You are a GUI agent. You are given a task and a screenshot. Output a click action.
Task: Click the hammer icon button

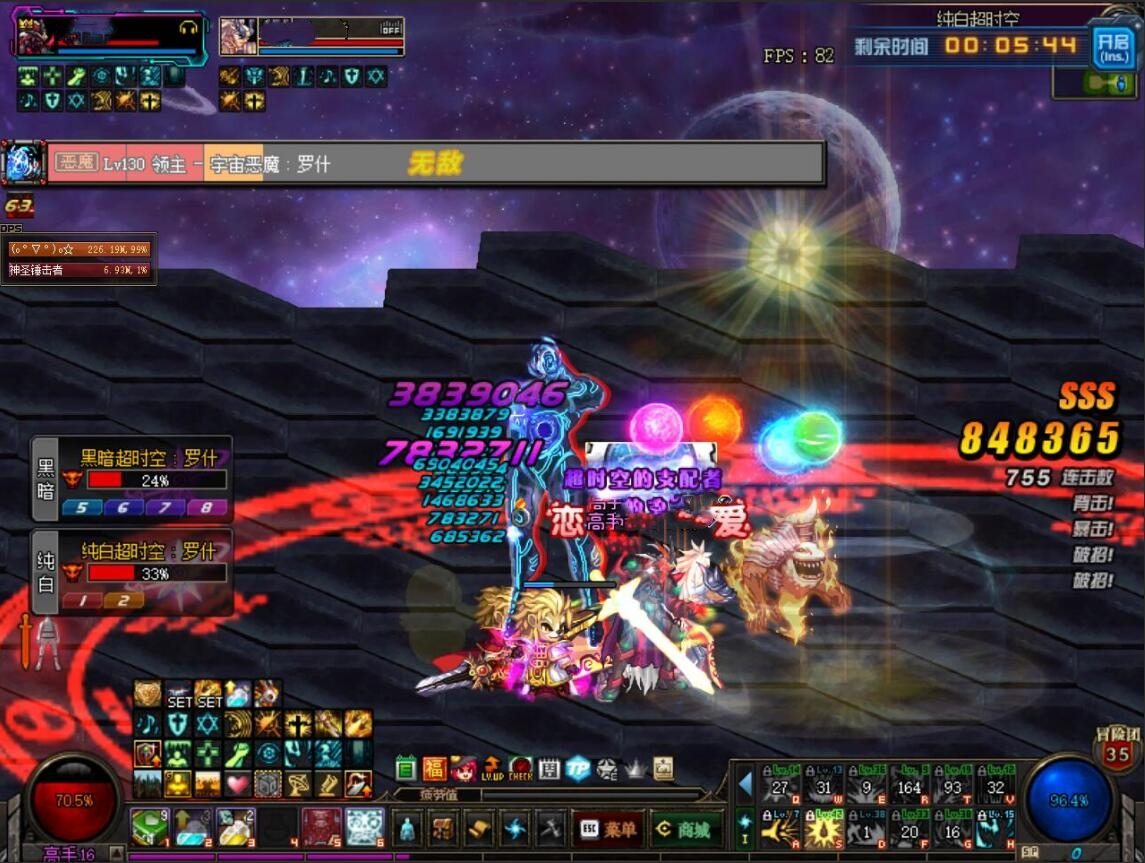pos(551,829)
